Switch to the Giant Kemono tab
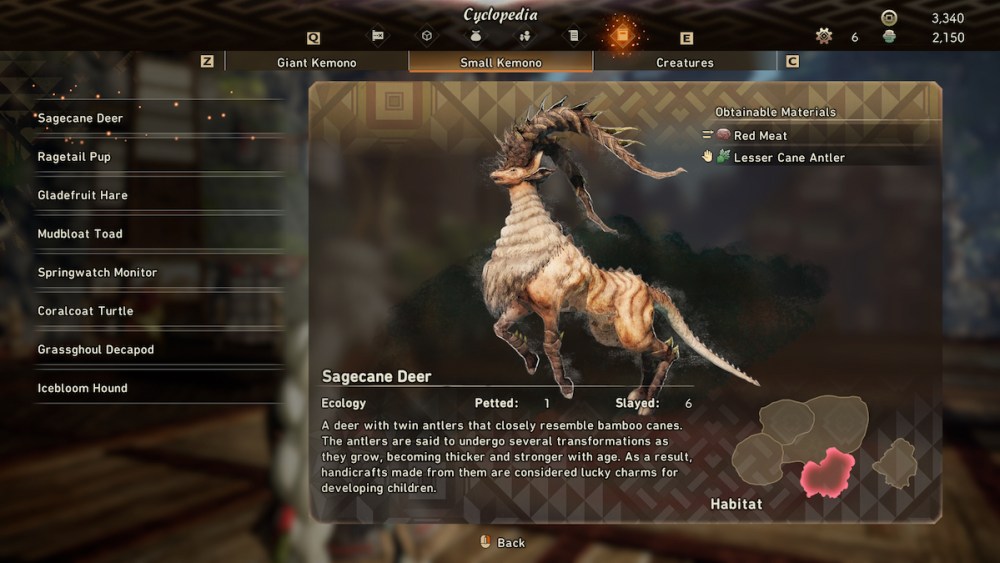This screenshot has height=563, width=1000. click(x=316, y=62)
